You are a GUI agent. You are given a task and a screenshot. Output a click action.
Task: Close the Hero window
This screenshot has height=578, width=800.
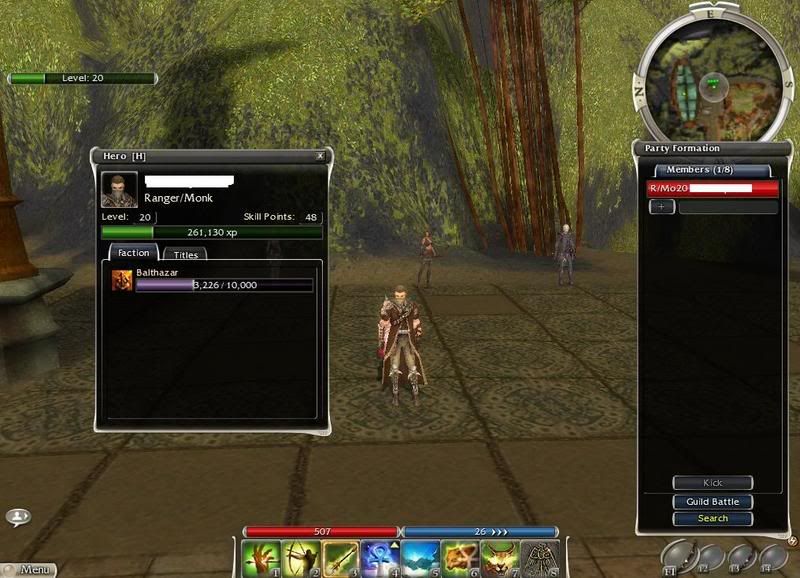(x=320, y=156)
